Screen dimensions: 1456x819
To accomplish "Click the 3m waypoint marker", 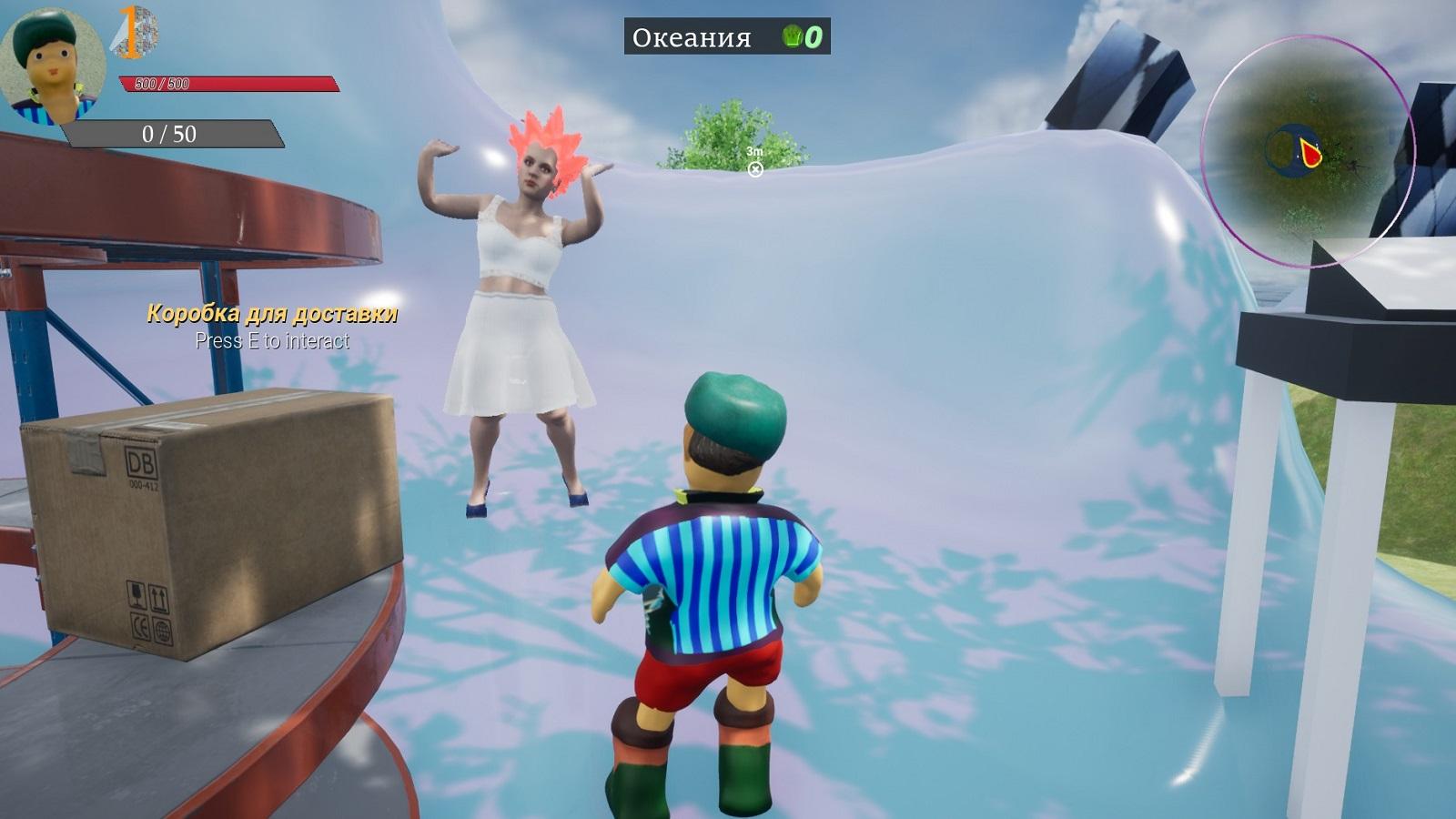I will 755,168.
